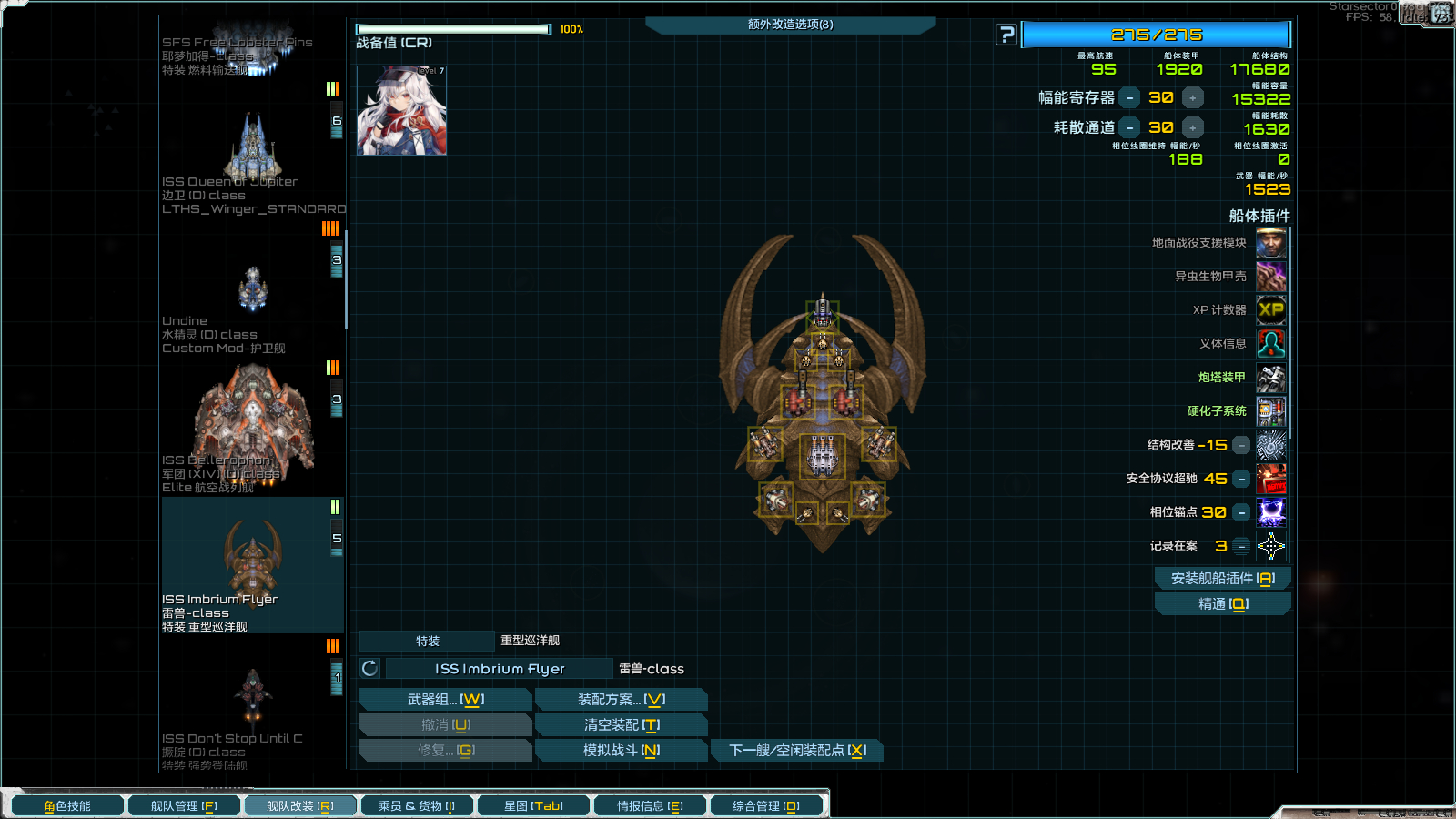This screenshot has width=1456, height=819.
Task: Open the help panel via the ? icon
Action: point(1005,35)
